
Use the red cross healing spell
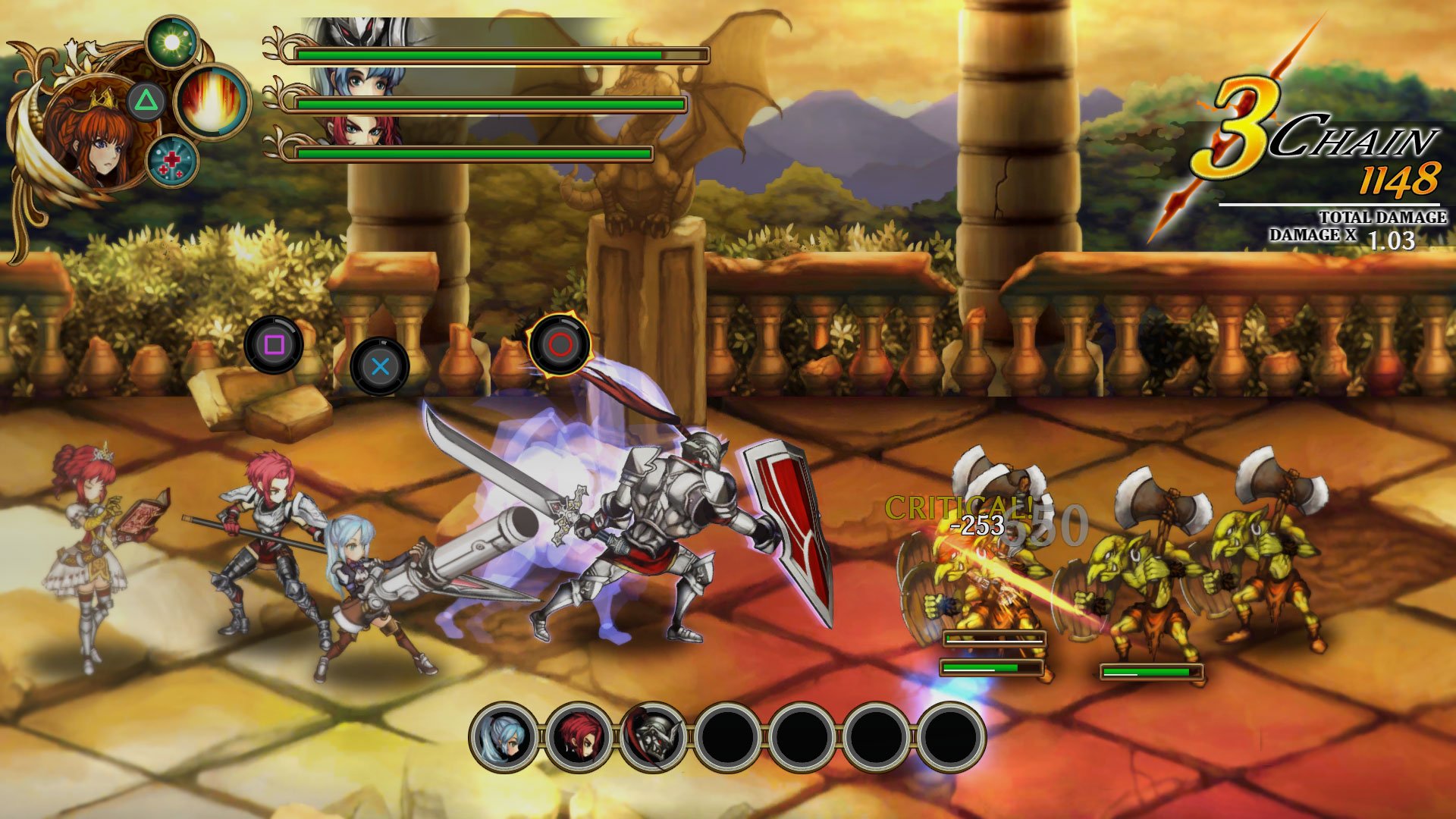coord(171,161)
